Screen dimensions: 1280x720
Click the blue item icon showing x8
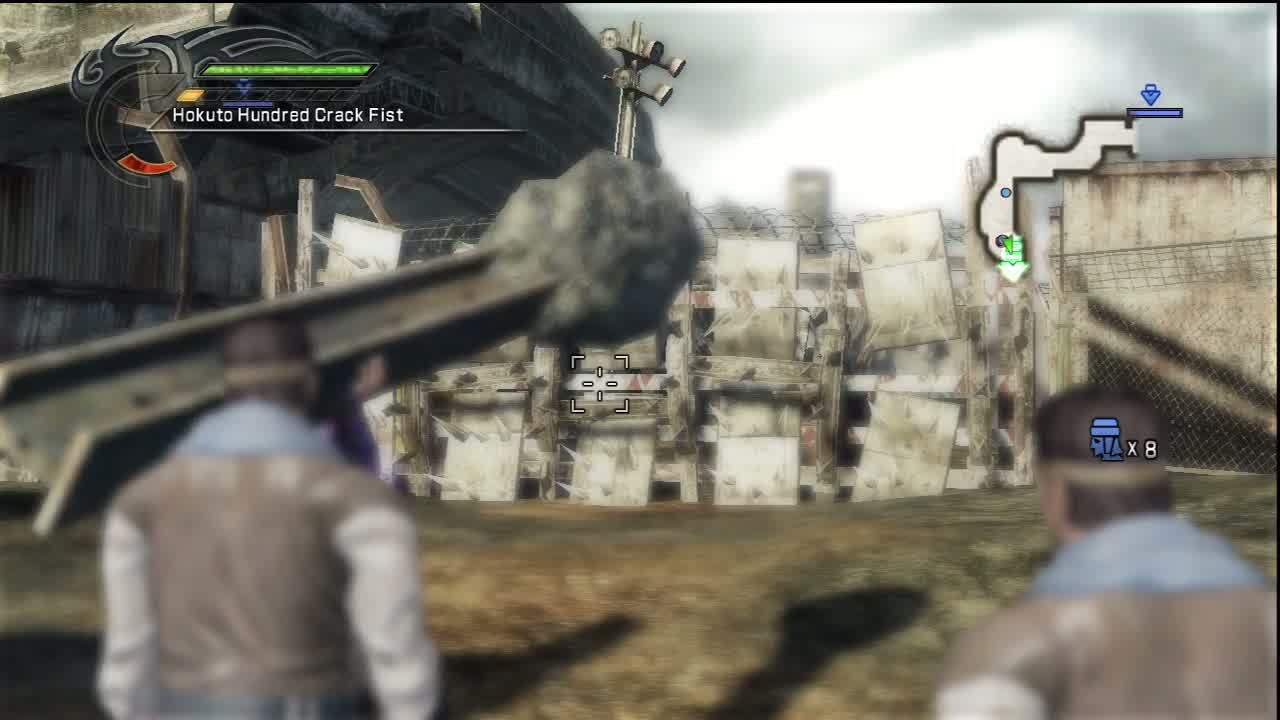(1106, 440)
